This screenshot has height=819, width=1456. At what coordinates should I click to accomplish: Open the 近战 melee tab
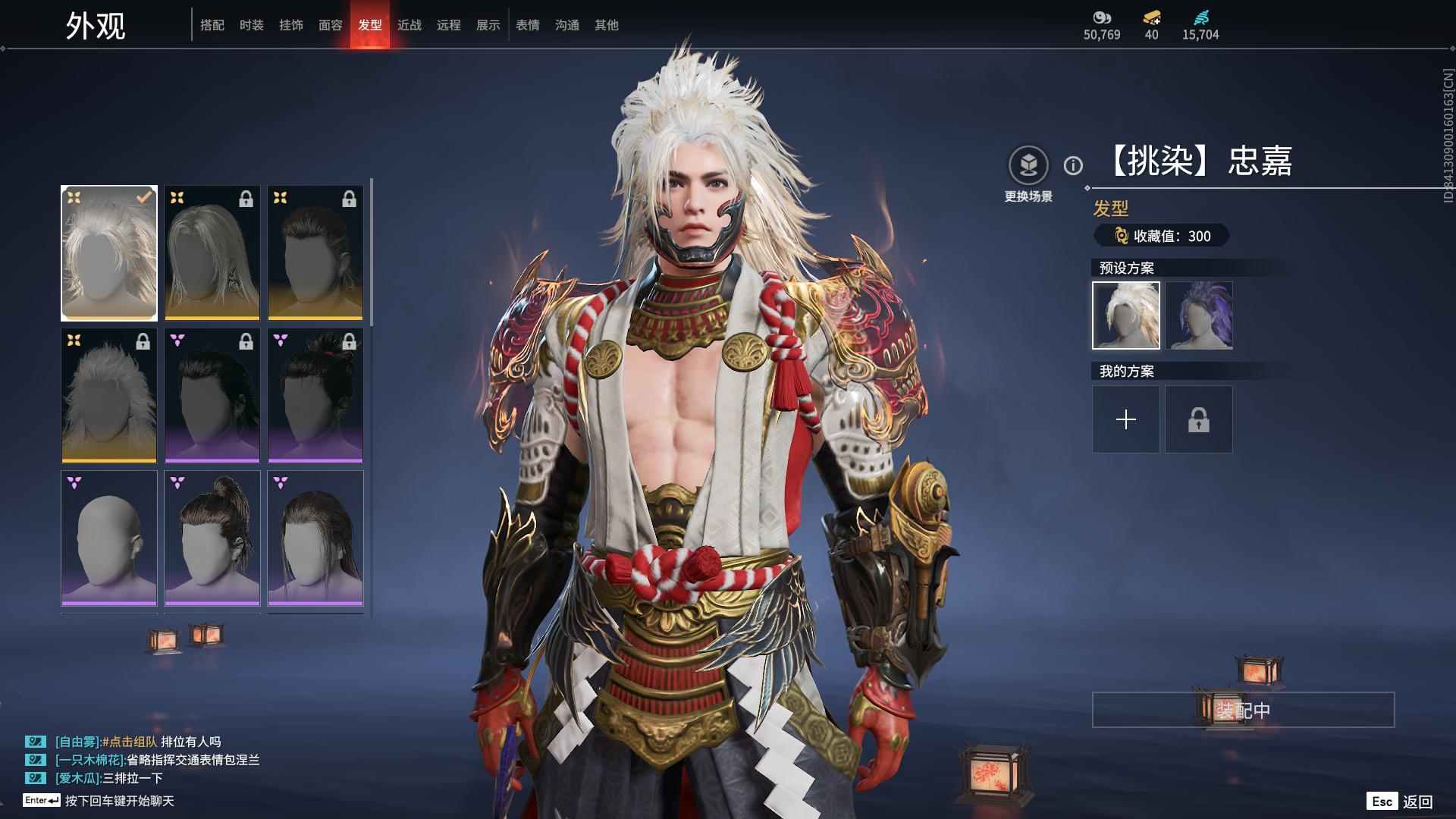point(409,25)
